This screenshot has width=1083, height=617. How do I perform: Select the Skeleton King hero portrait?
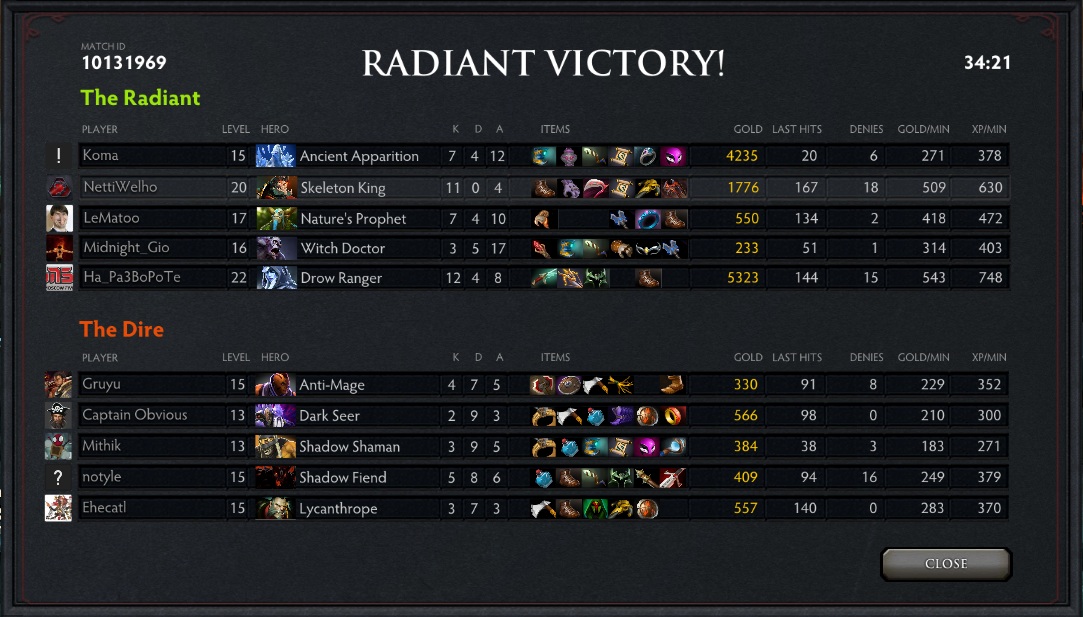pos(276,187)
